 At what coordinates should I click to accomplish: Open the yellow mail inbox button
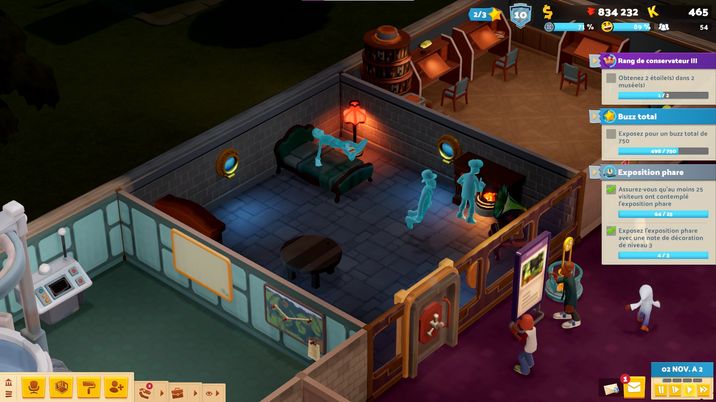point(634,388)
